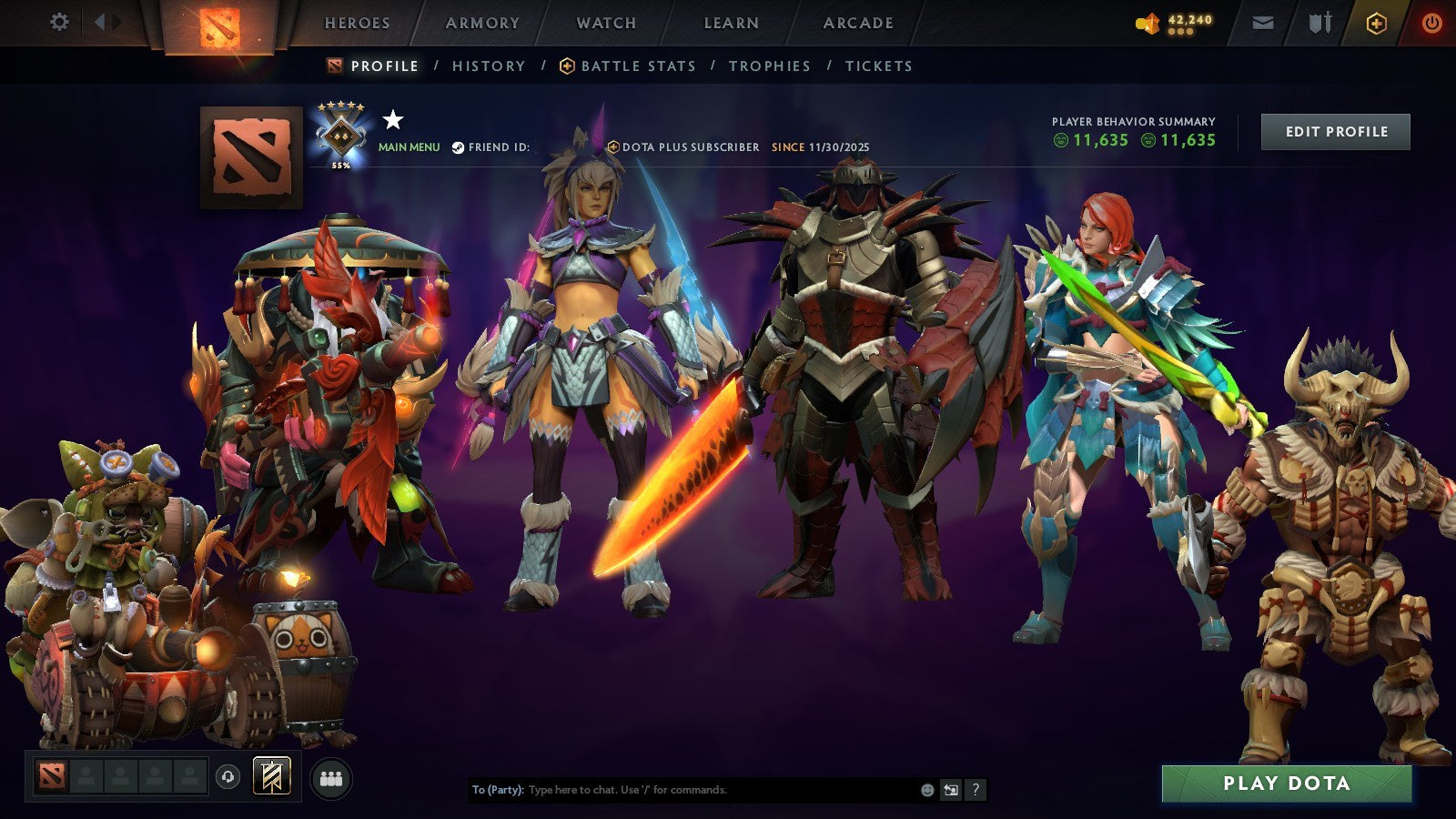Click the EDIT PROFILE button
The height and width of the screenshot is (819, 1456).
pyautogui.click(x=1334, y=131)
